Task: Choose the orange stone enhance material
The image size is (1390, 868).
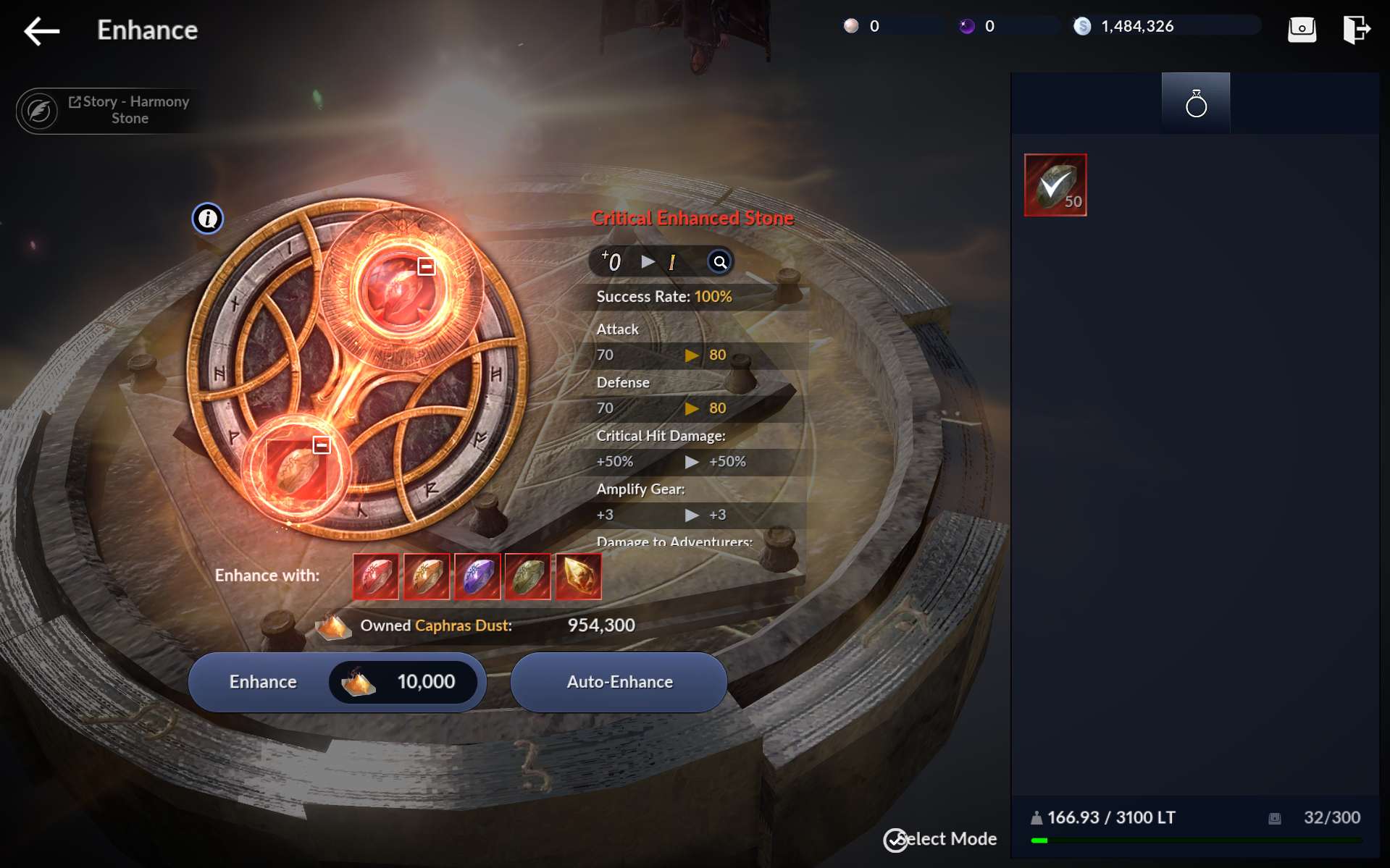Action: 427,576
